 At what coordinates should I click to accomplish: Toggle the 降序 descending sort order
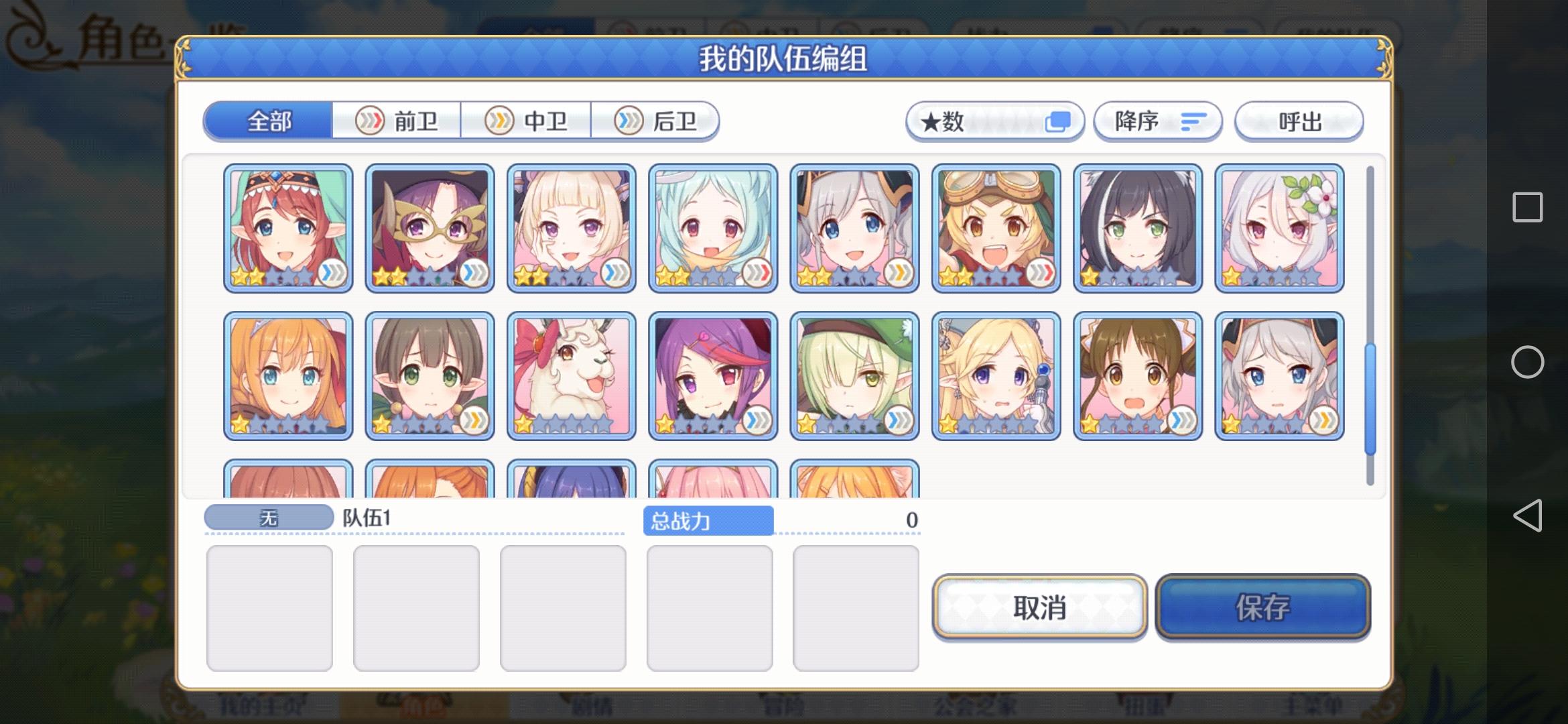pos(1157,121)
